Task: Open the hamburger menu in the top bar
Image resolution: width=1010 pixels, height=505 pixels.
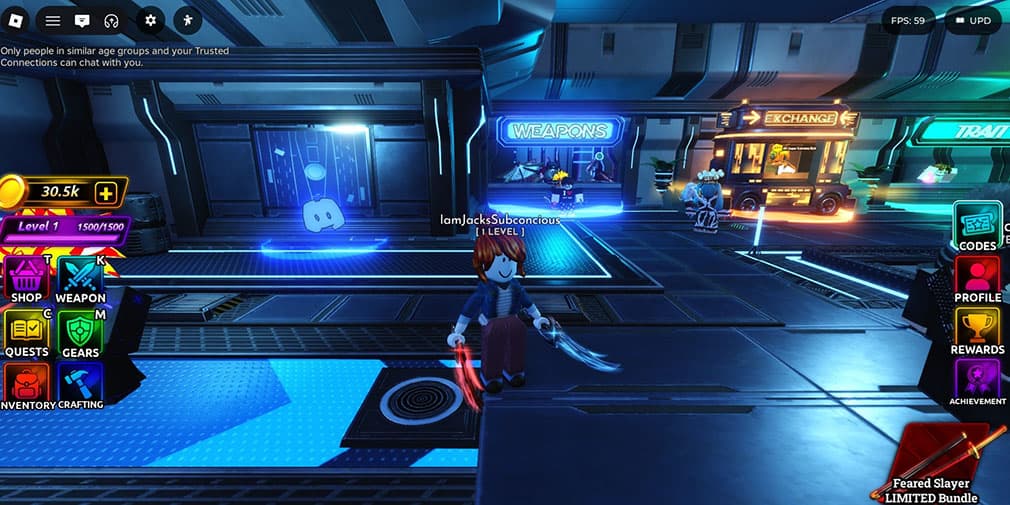Action: (53, 20)
